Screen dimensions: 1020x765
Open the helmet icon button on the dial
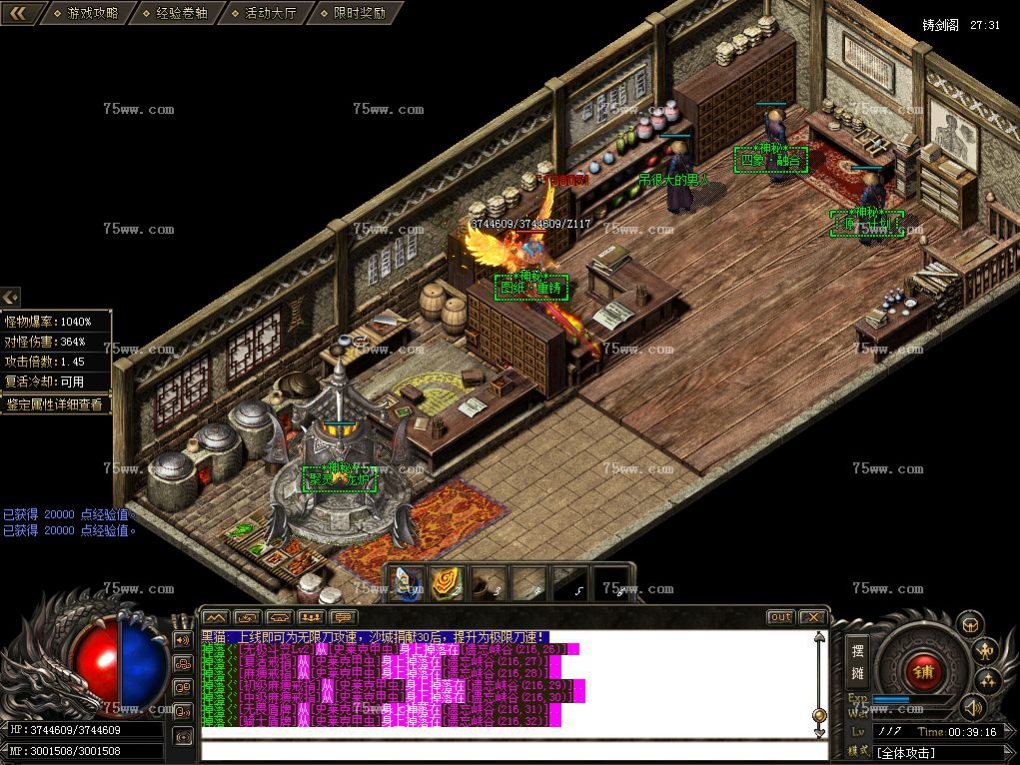tap(969, 625)
